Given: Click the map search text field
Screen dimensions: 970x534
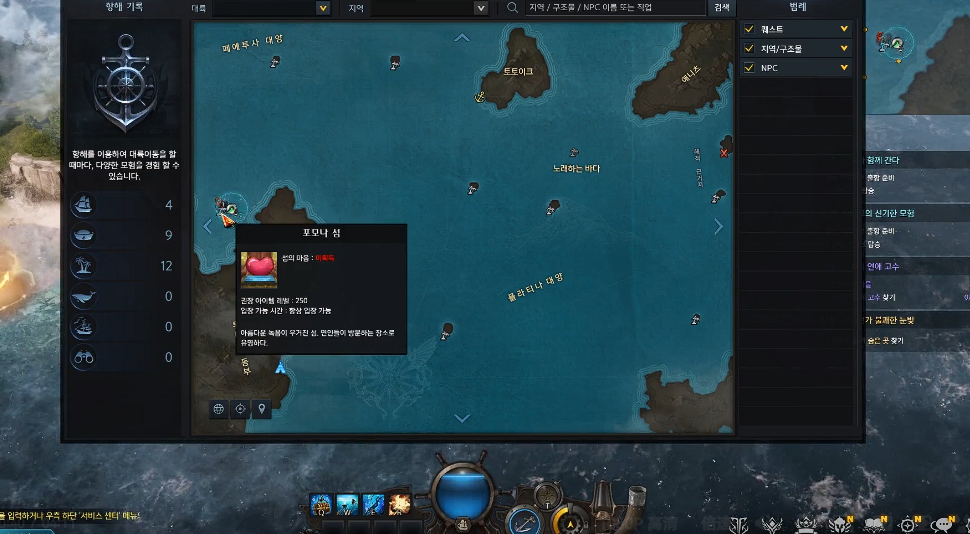Looking at the screenshot, I should [615, 8].
